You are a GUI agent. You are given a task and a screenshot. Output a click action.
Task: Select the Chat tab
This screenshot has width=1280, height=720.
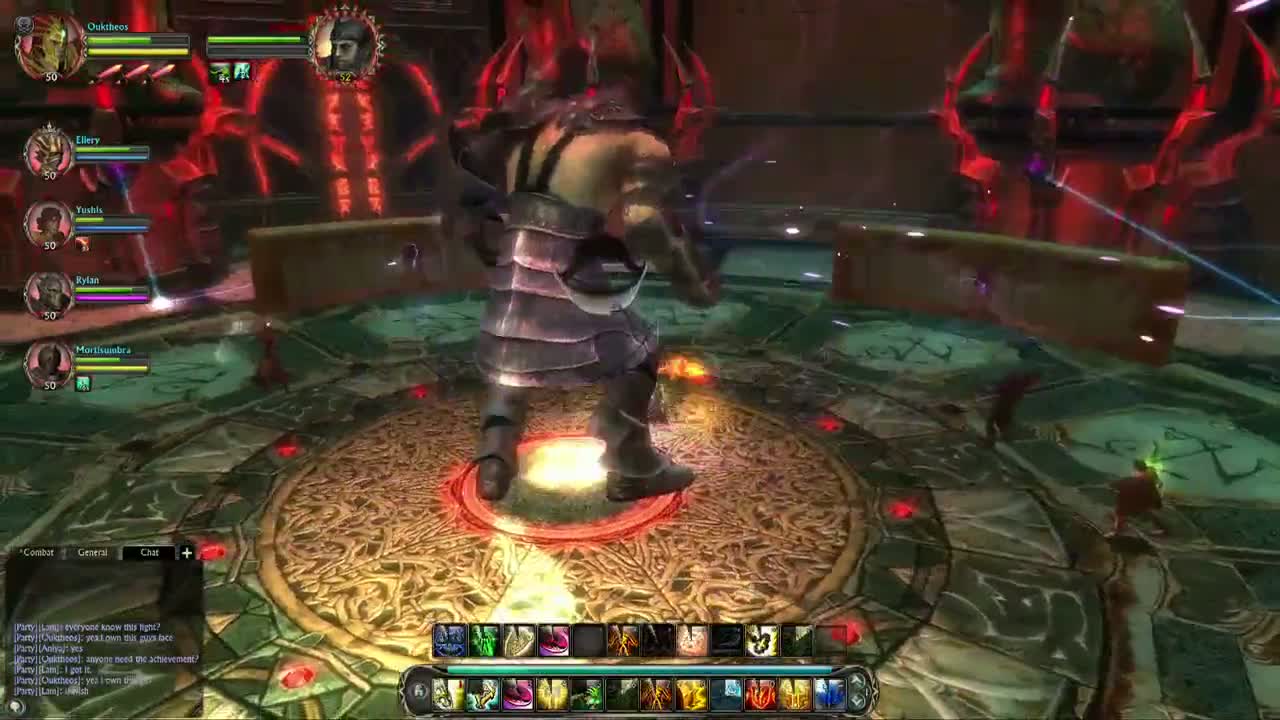[149, 552]
